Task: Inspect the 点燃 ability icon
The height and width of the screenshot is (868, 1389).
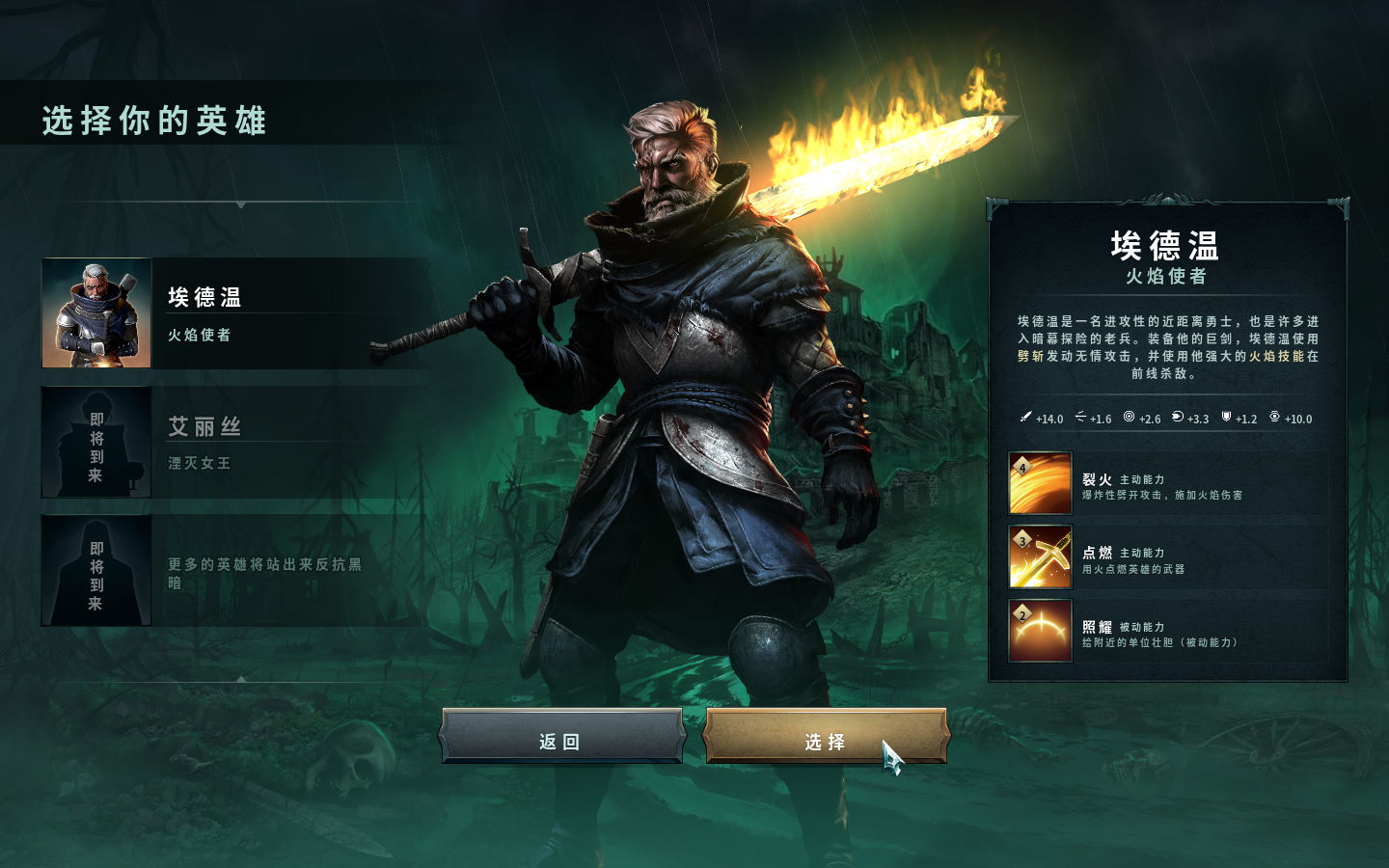Action: click(x=1040, y=557)
